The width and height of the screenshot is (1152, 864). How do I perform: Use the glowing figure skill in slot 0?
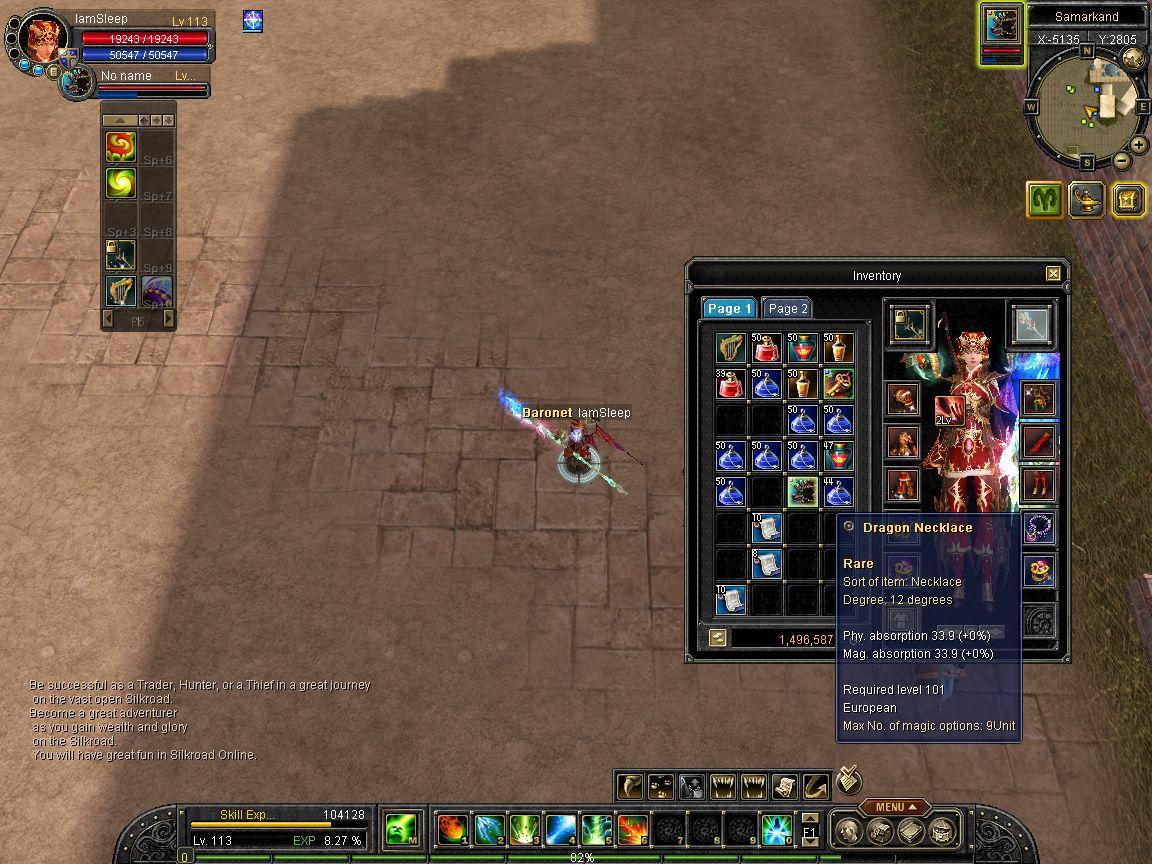coord(777,829)
